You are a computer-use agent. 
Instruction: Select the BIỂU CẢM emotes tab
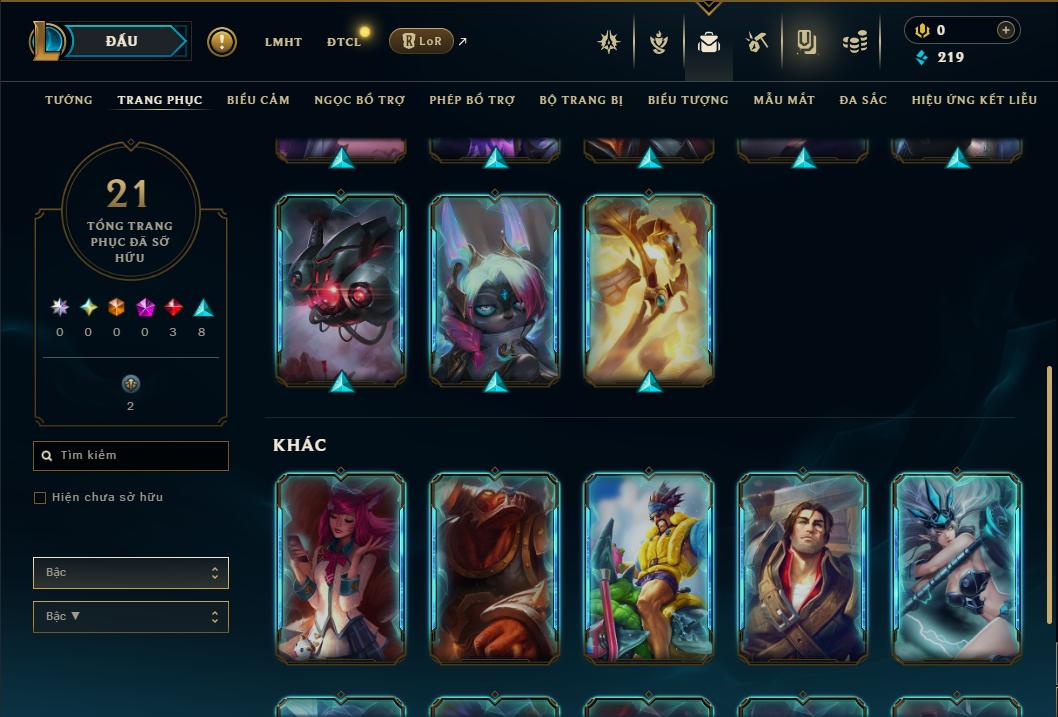[x=258, y=100]
